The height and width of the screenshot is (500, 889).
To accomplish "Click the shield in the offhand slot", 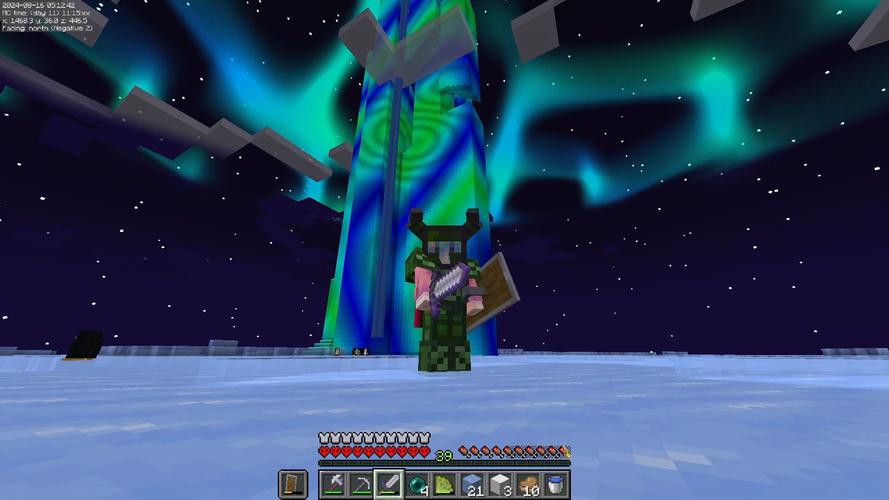I will coord(293,485).
